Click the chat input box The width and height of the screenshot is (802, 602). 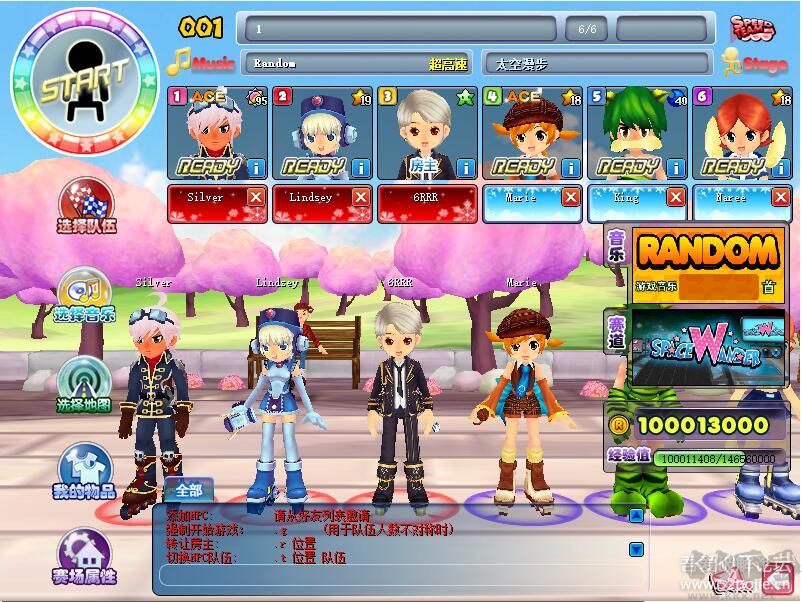point(400,575)
